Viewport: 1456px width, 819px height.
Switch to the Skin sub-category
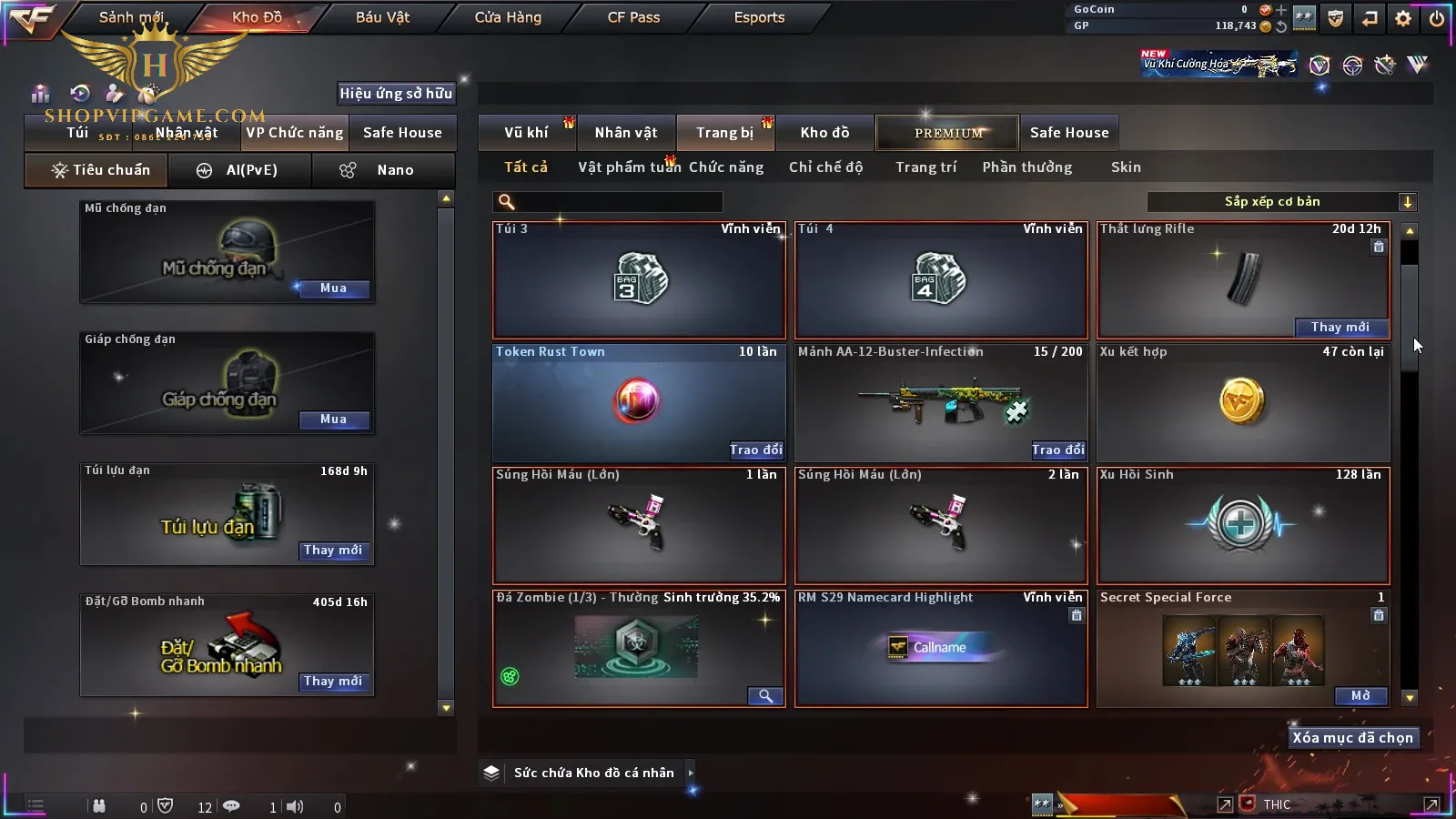pos(1126,167)
